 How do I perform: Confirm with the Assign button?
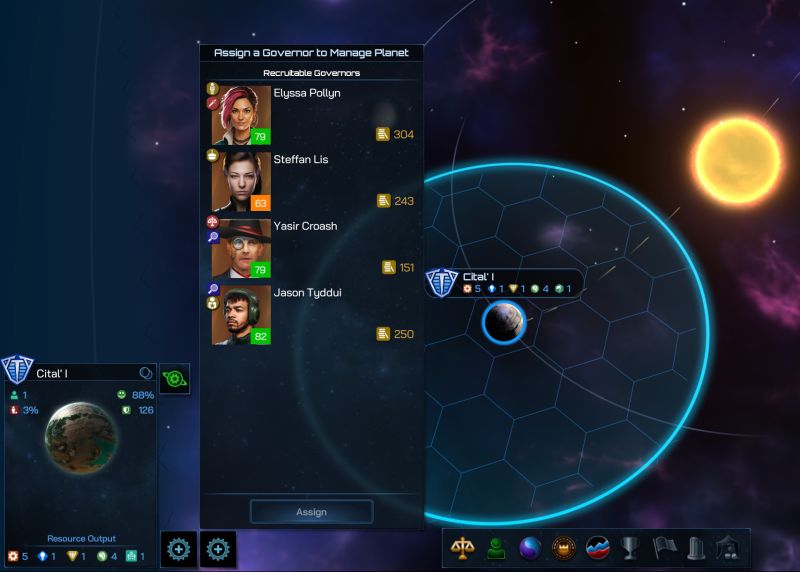[x=311, y=512]
